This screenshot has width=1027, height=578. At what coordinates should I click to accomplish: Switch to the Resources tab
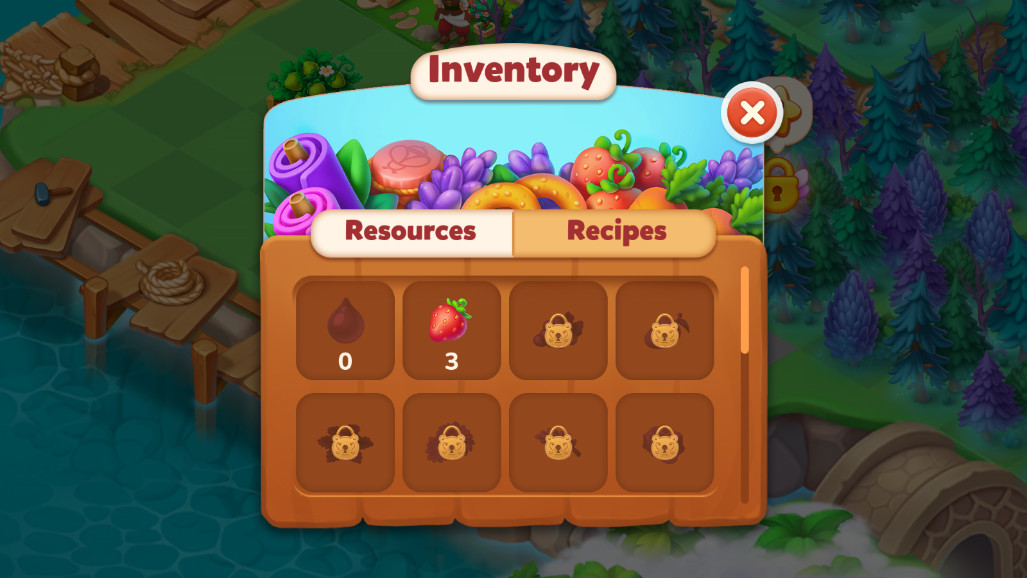click(411, 231)
